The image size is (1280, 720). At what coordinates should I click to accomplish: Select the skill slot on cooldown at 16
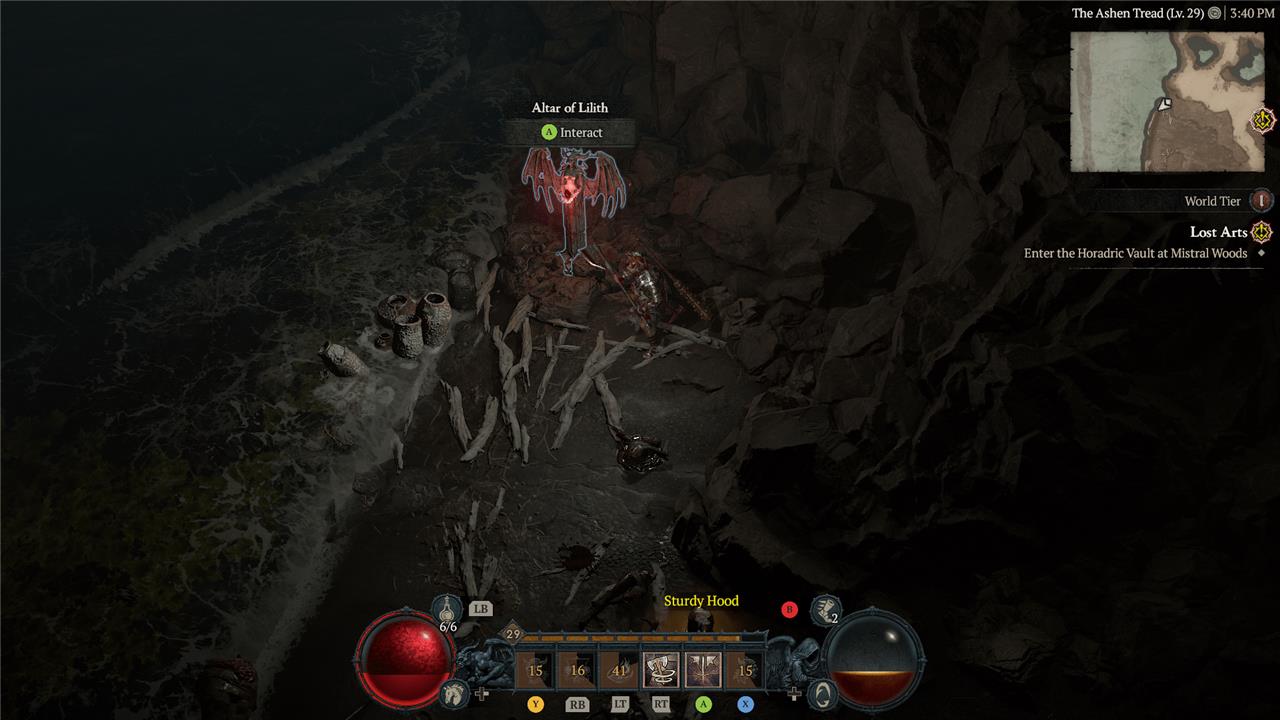577,670
